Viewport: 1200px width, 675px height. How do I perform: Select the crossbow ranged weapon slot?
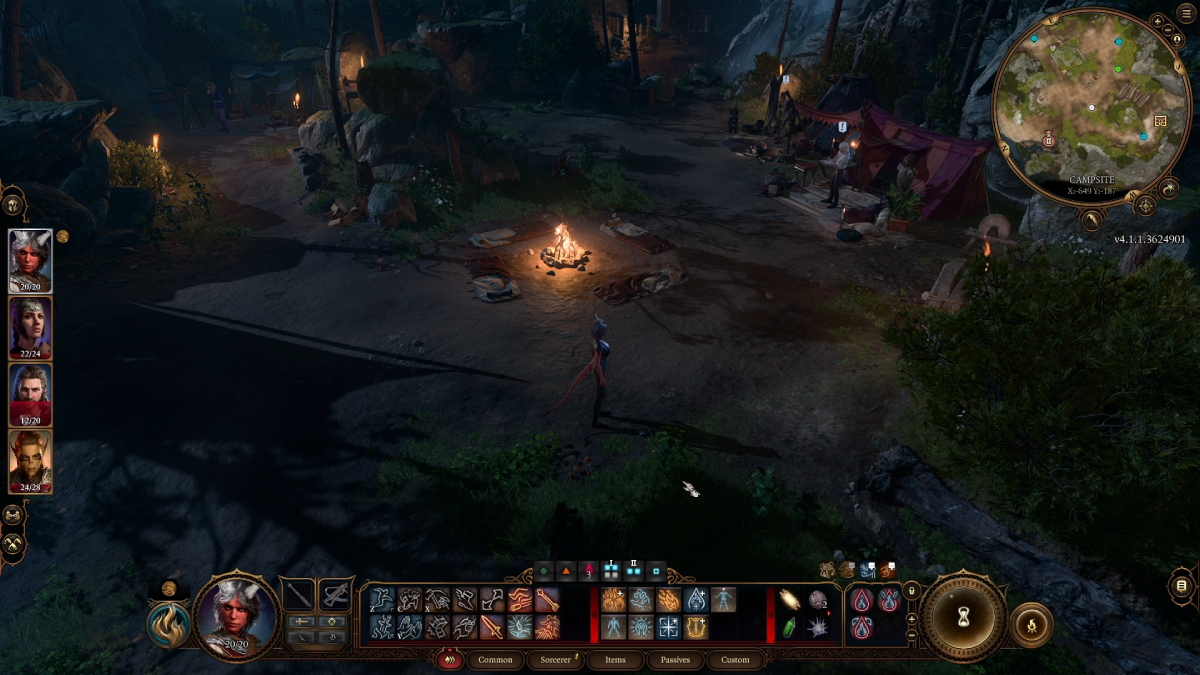(335, 595)
